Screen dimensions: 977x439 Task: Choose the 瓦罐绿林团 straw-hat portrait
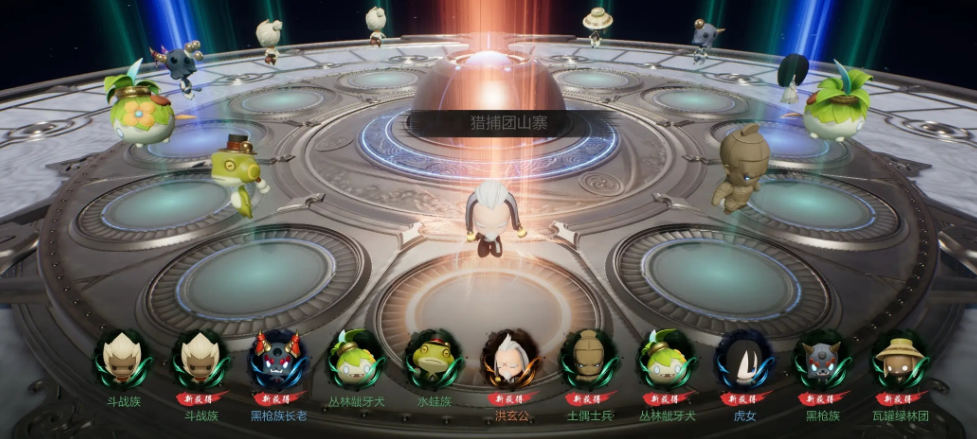(897, 360)
